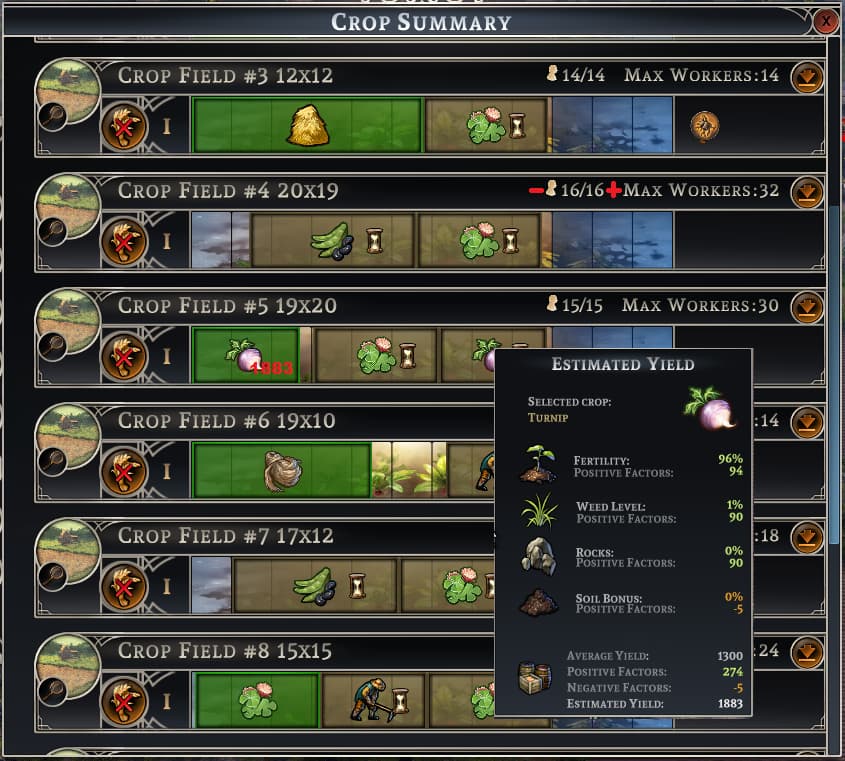Screen dimensions: 845x761
Task: Close the Crop Summary window
Action: (826, 21)
